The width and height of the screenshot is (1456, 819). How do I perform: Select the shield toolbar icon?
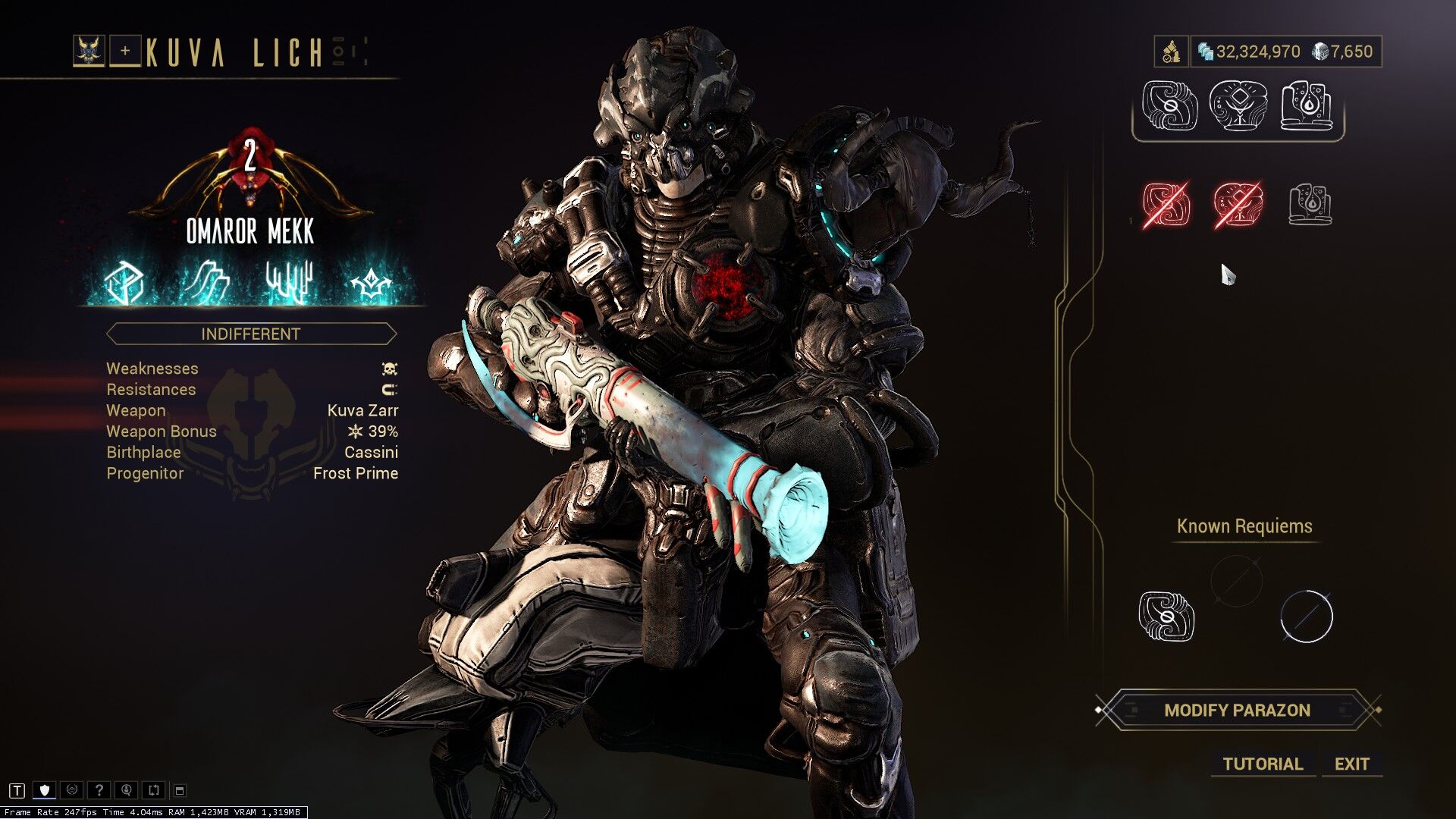coord(45,790)
